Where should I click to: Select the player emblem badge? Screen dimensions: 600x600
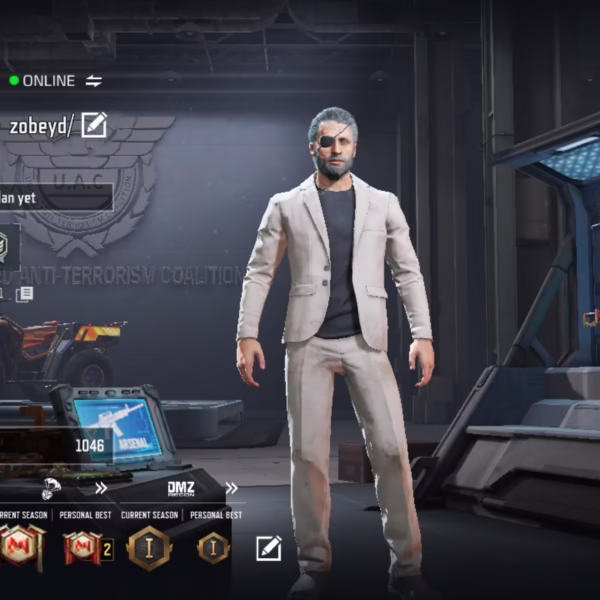click(x=5, y=246)
